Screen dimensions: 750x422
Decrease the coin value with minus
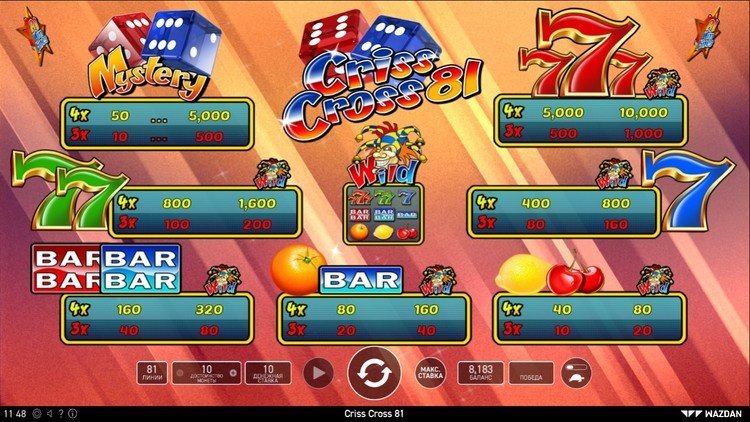[180, 374]
